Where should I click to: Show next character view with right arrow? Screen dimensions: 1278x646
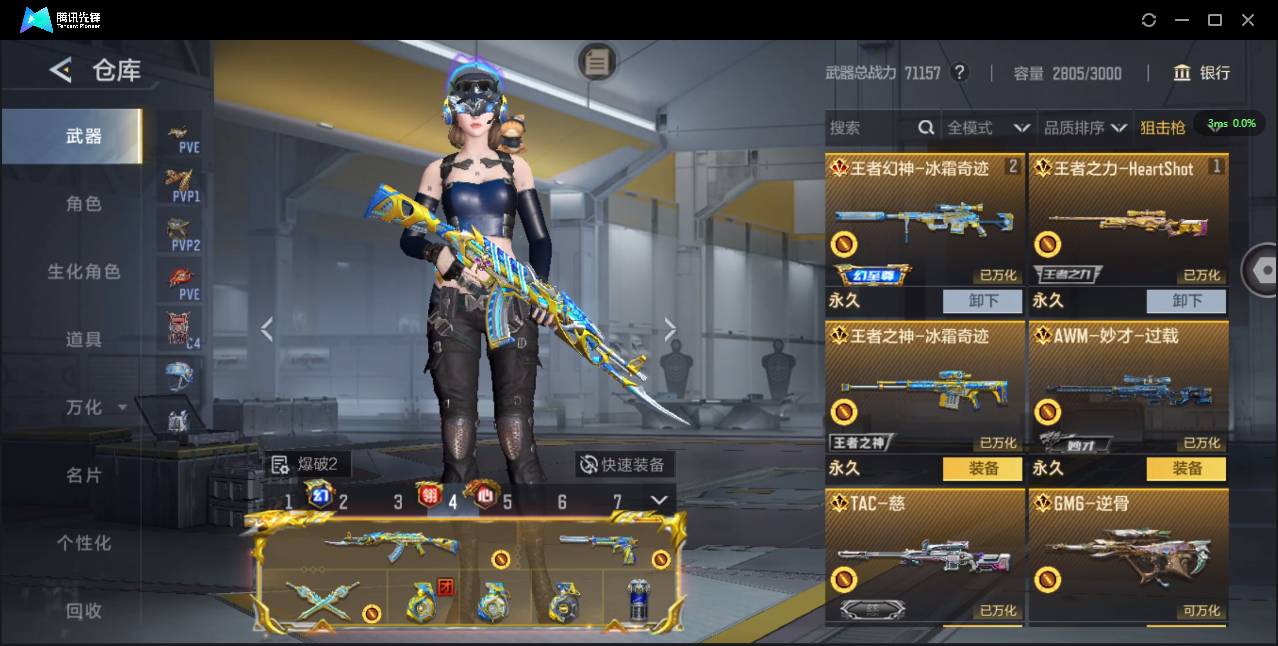tap(669, 329)
